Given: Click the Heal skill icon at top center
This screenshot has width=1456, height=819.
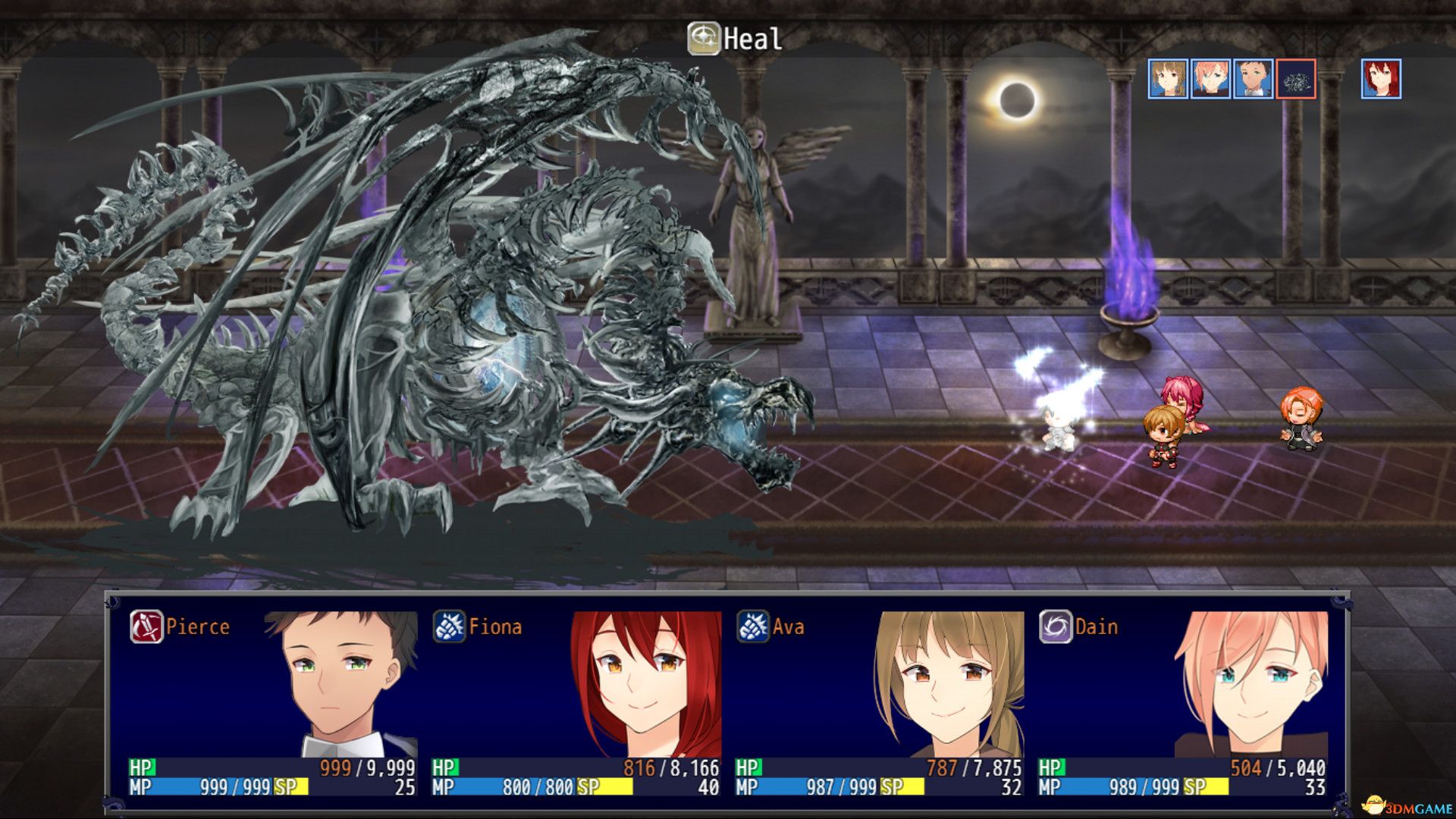Looking at the screenshot, I should pos(704,36).
